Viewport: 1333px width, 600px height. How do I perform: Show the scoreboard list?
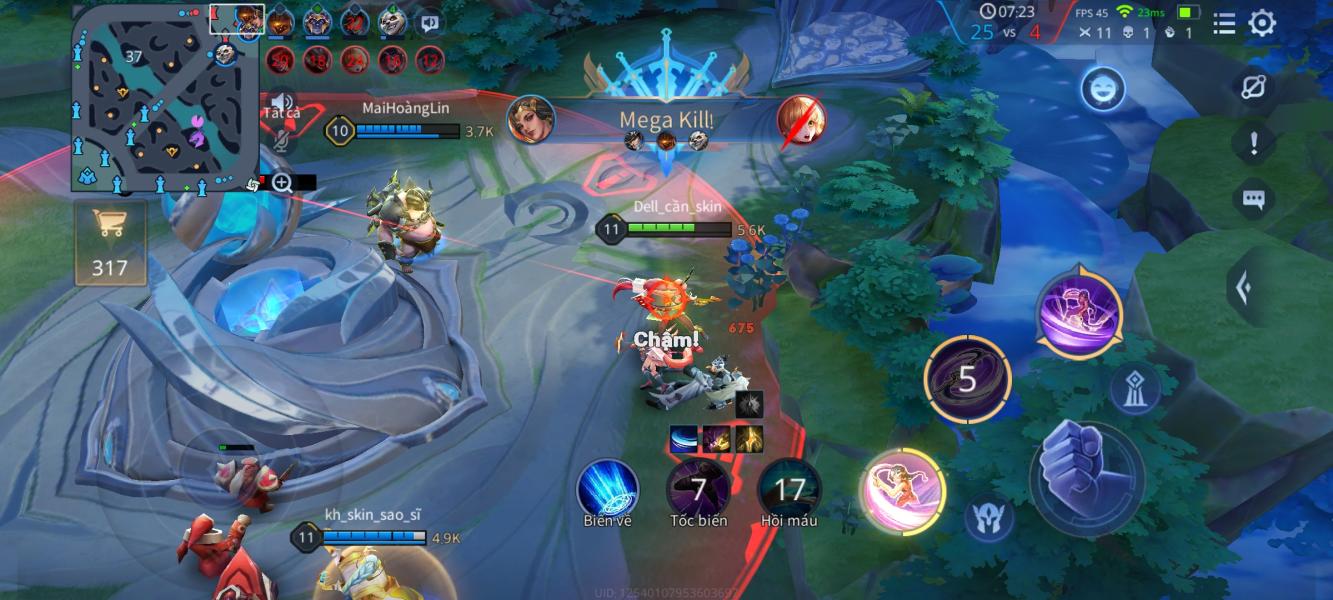click(x=1224, y=23)
